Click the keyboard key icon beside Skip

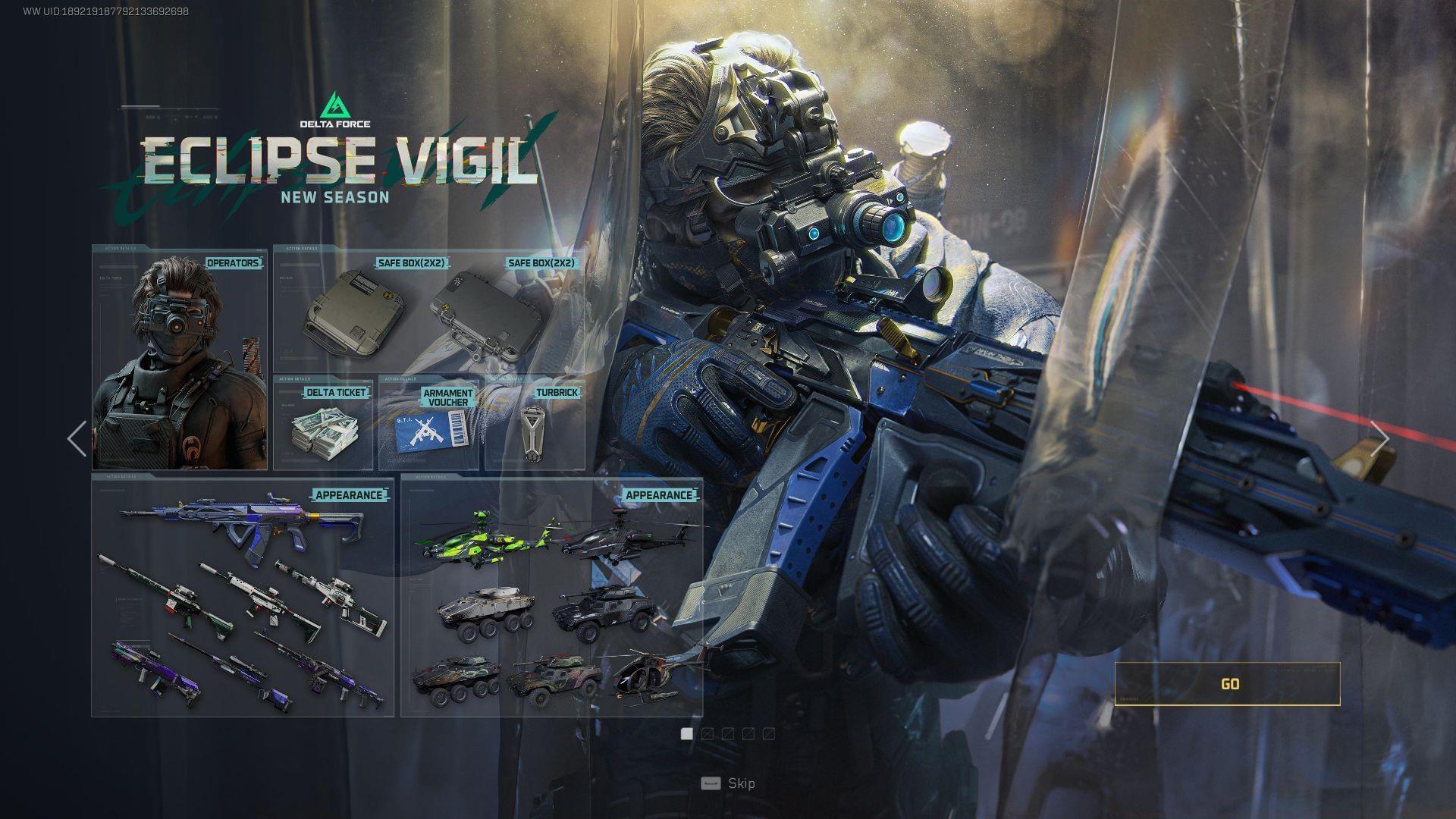click(x=711, y=783)
